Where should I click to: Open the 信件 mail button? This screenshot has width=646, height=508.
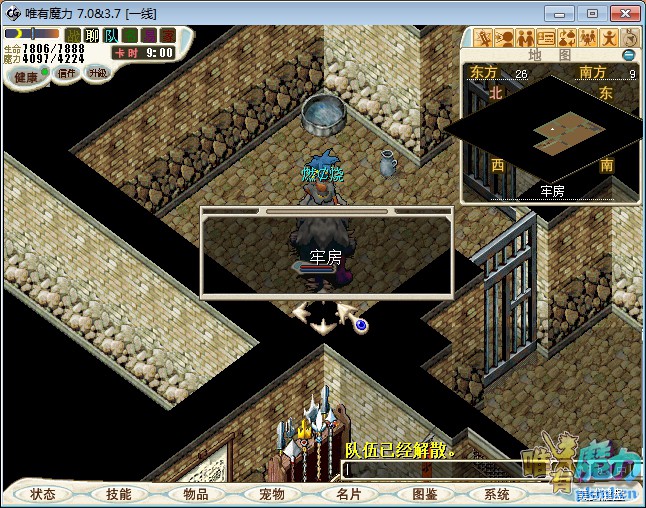[x=67, y=73]
